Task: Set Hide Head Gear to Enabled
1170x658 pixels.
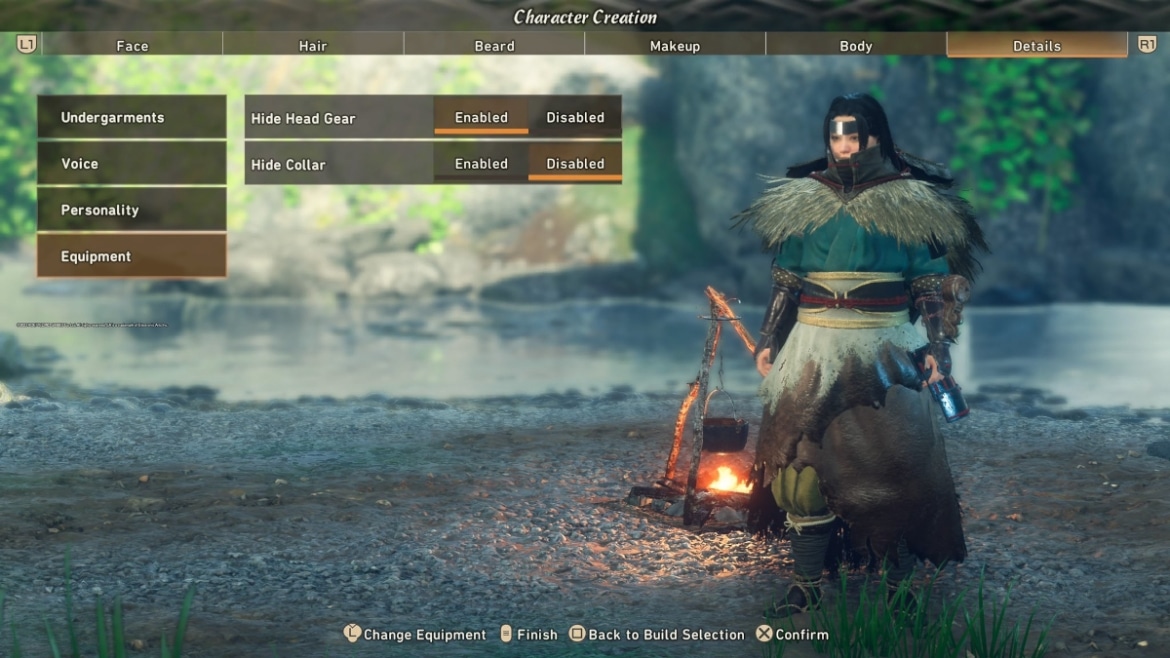Action: pos(481,117)
